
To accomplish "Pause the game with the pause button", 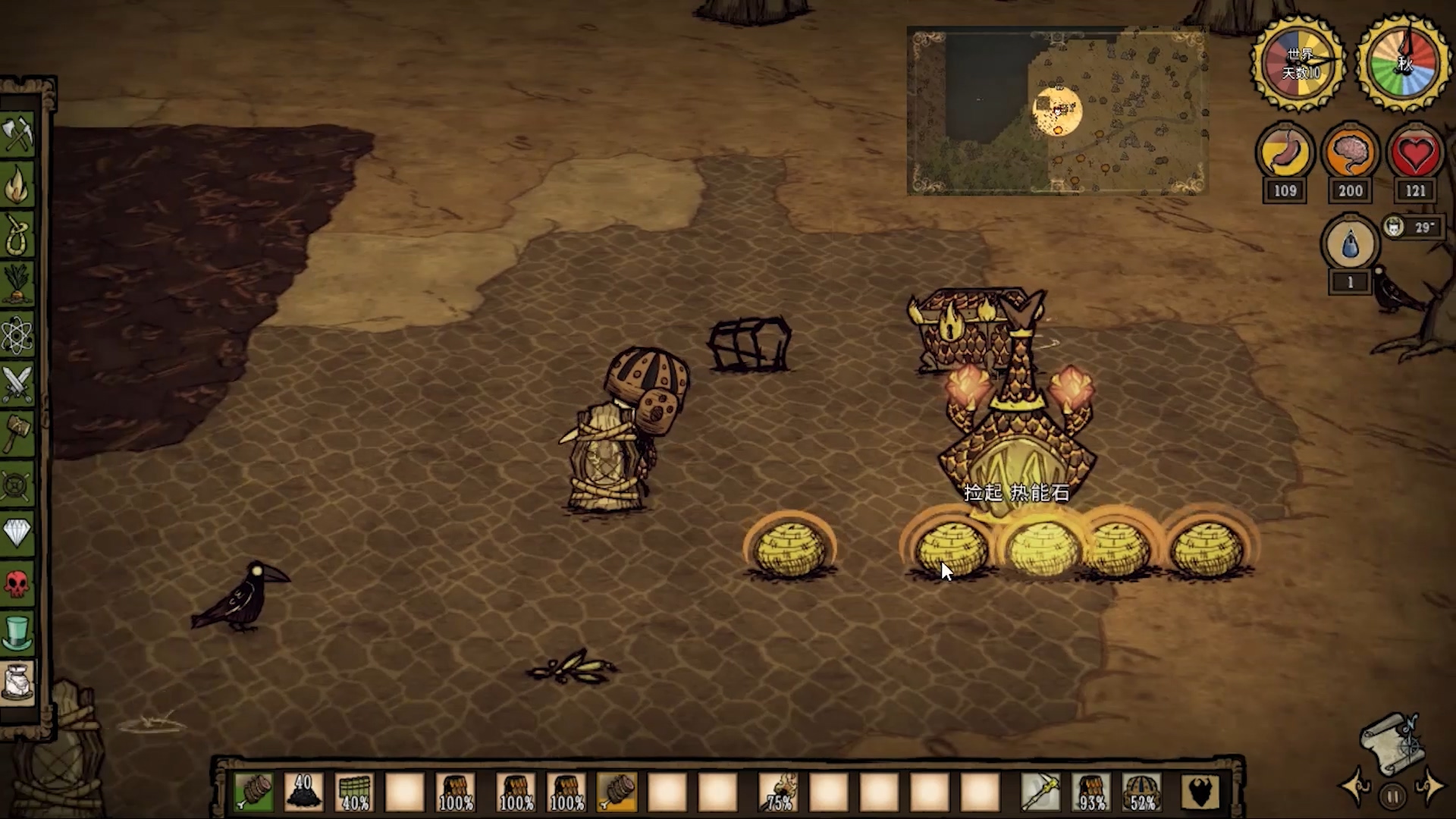I will [1392, 797].
